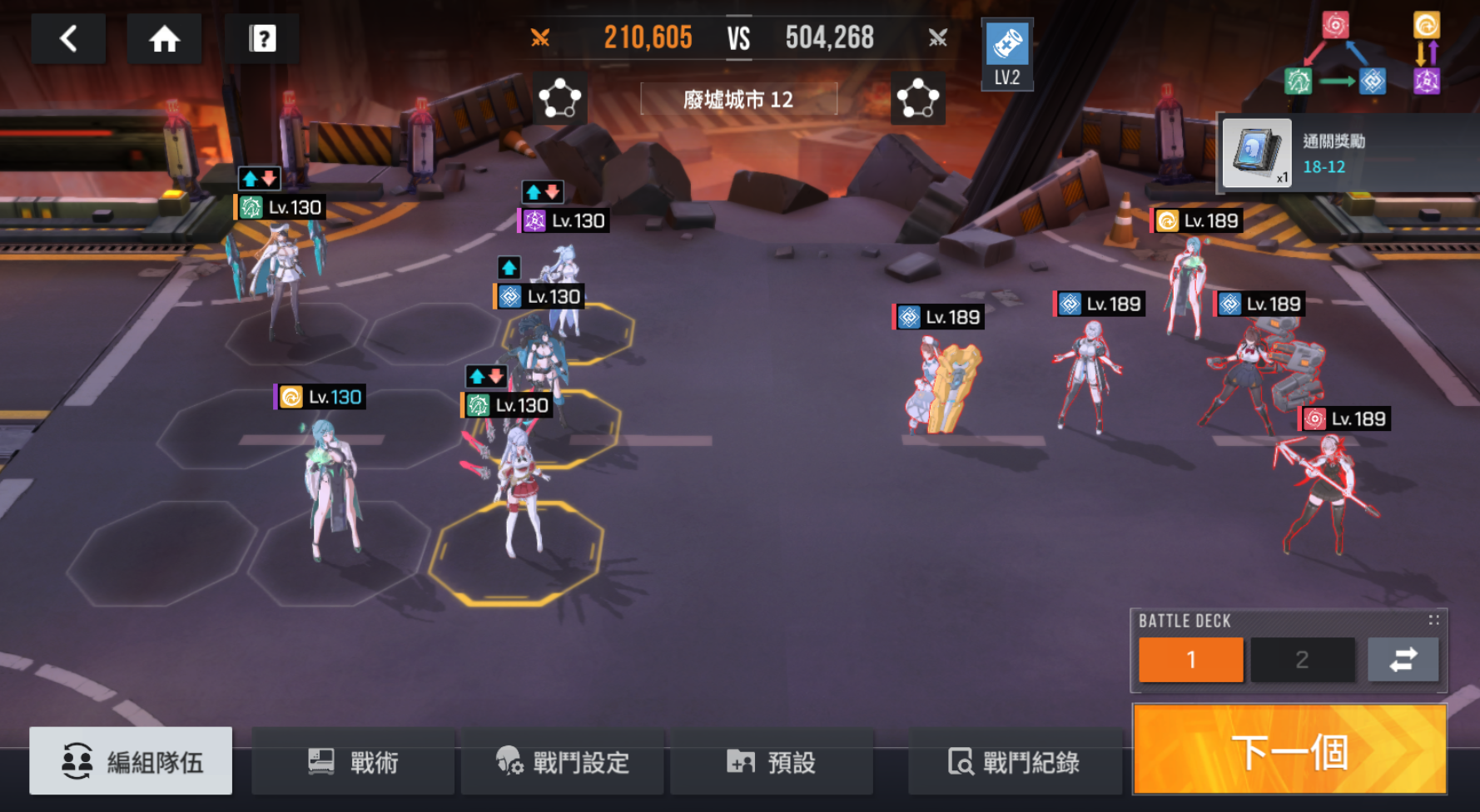The height and width of the screenshot is (812, 1480).
Task: Select the Lv.189 red-element enemy unit
Action: click(1324, 491)
